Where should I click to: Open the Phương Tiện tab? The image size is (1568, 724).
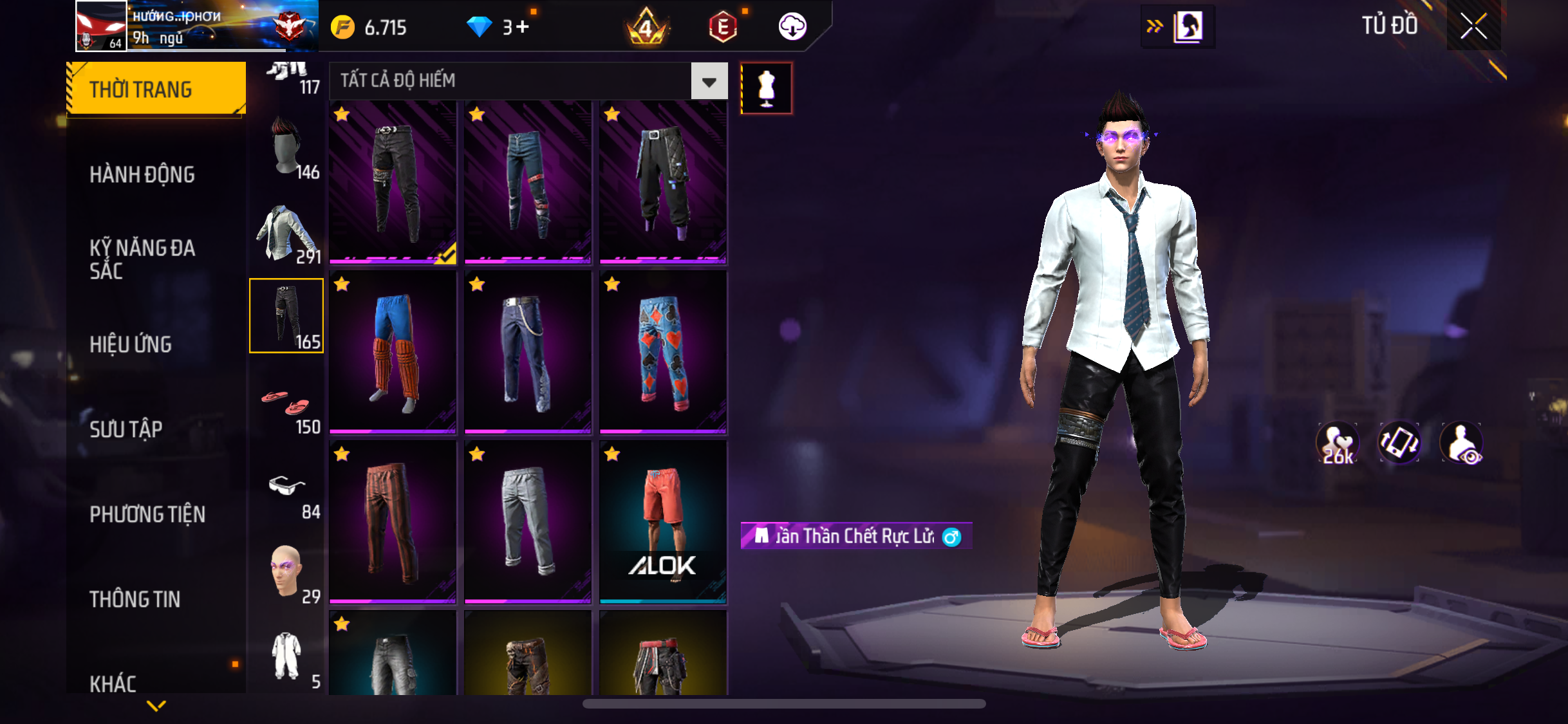coord(147,514)
